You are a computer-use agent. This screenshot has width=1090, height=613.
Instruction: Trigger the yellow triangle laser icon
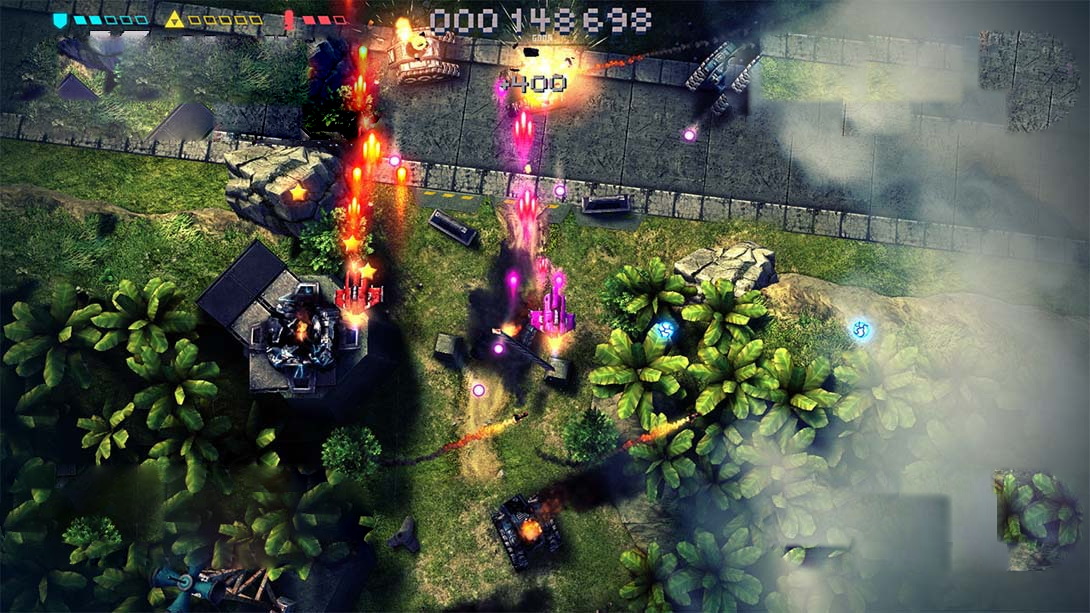(174, 19)
